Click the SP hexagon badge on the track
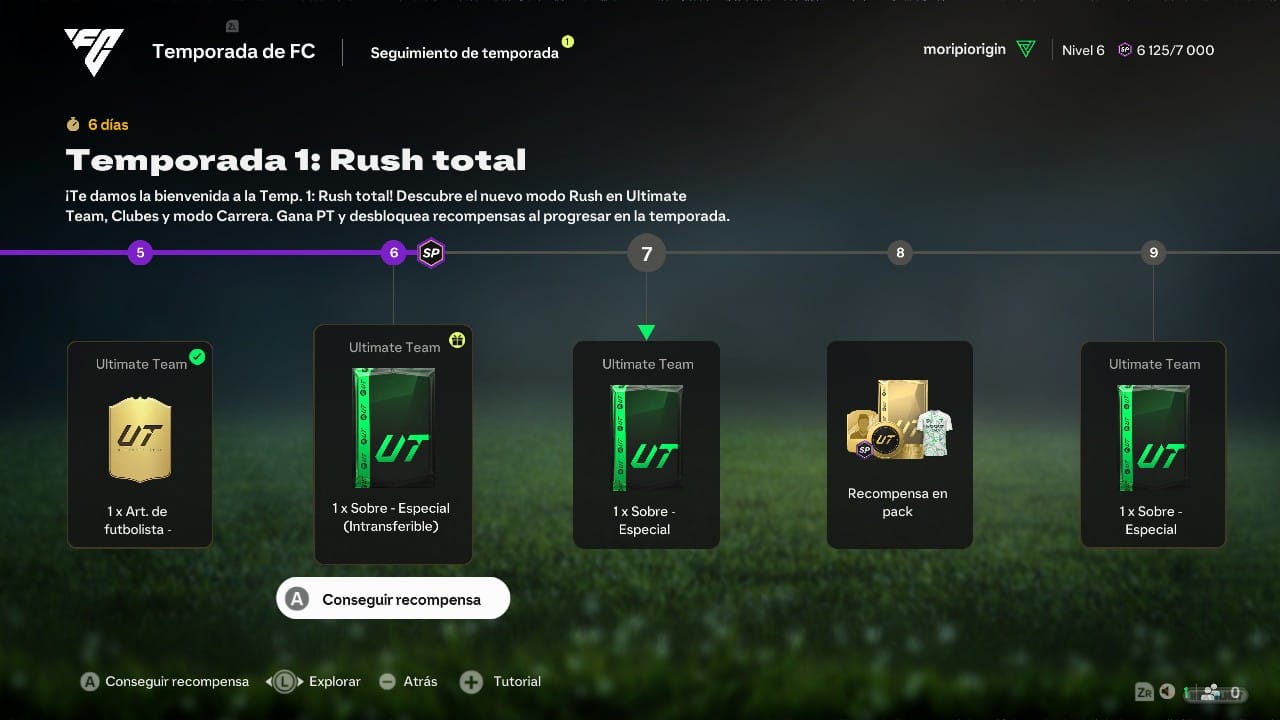1280x720 pixels. point(431,253)
